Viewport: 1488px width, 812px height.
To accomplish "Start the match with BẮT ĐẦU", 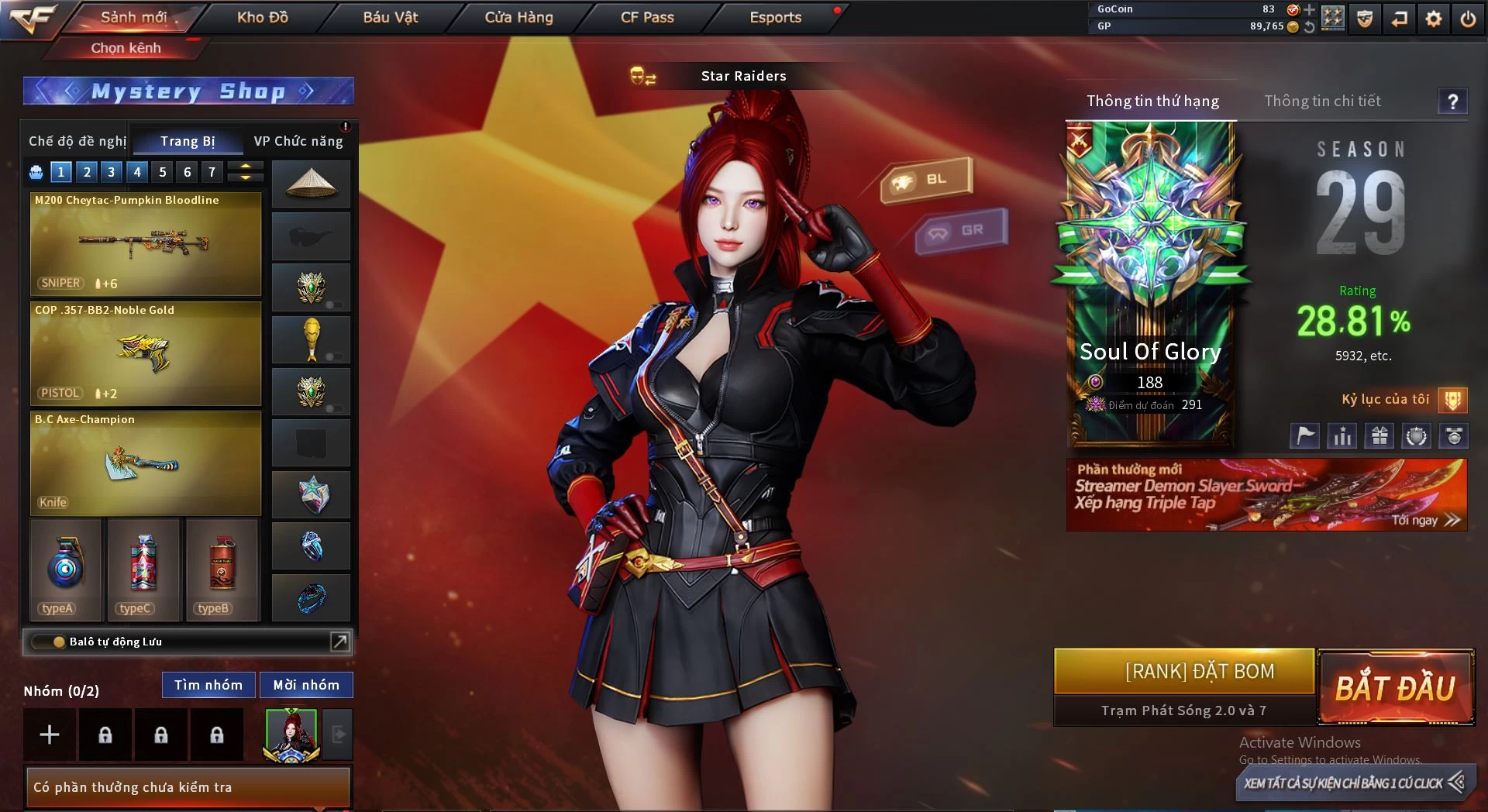I will [x=1396, y=687].
